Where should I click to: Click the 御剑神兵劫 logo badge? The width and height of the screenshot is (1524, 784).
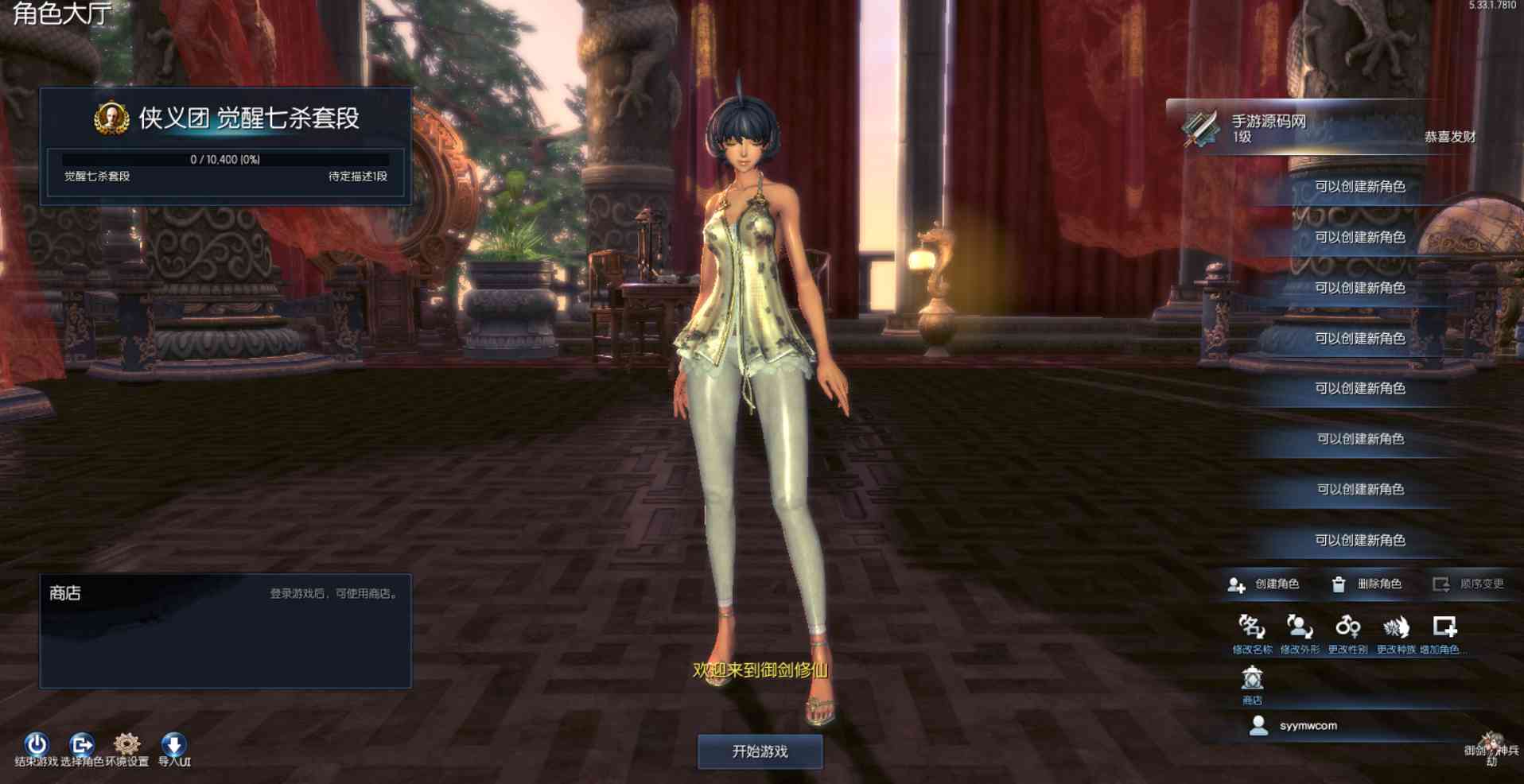coord(1491,749)
